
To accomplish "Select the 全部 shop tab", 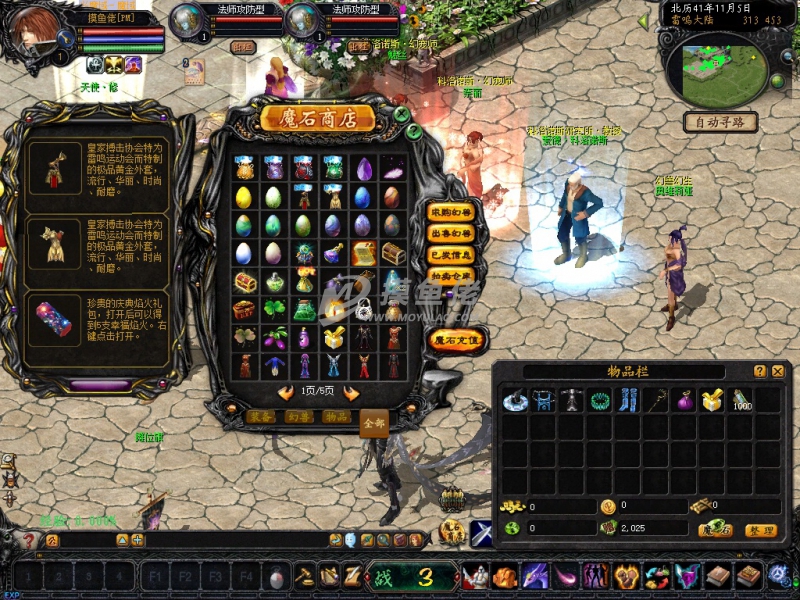I will tap(373, 422).
